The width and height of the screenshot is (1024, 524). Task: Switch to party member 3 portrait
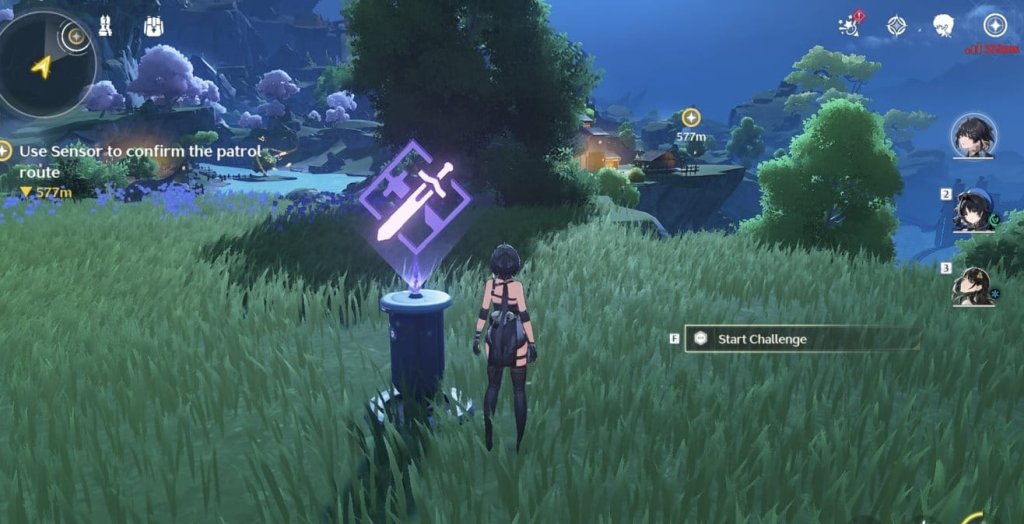click(972, 287)
